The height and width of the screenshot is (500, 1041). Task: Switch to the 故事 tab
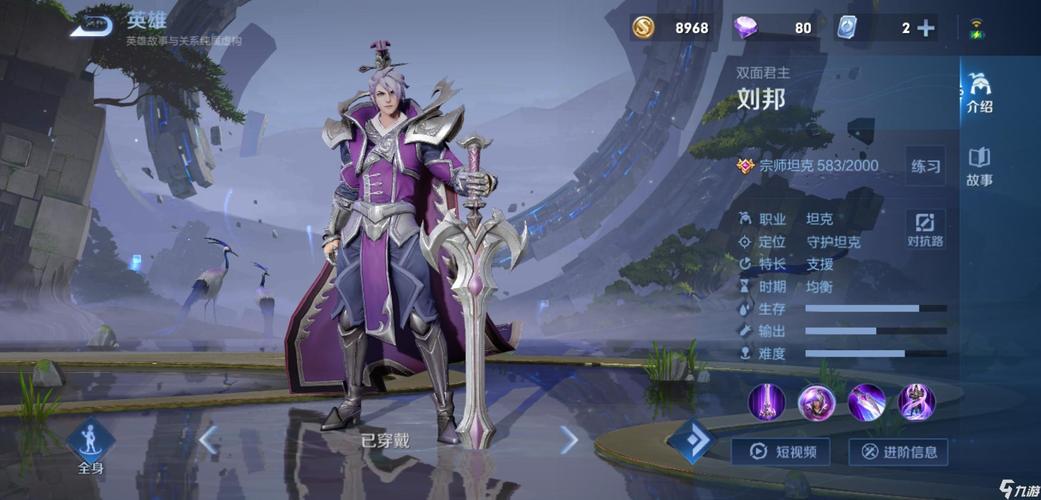tap(980, 167)
